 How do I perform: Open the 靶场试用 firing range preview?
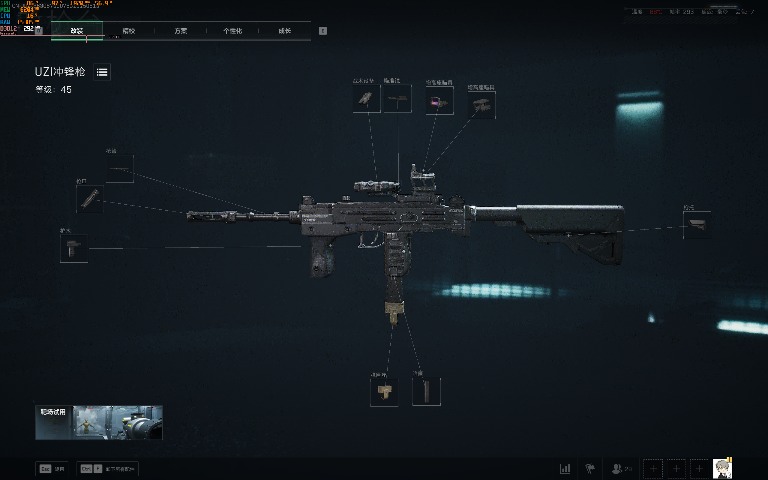[99, 423]
